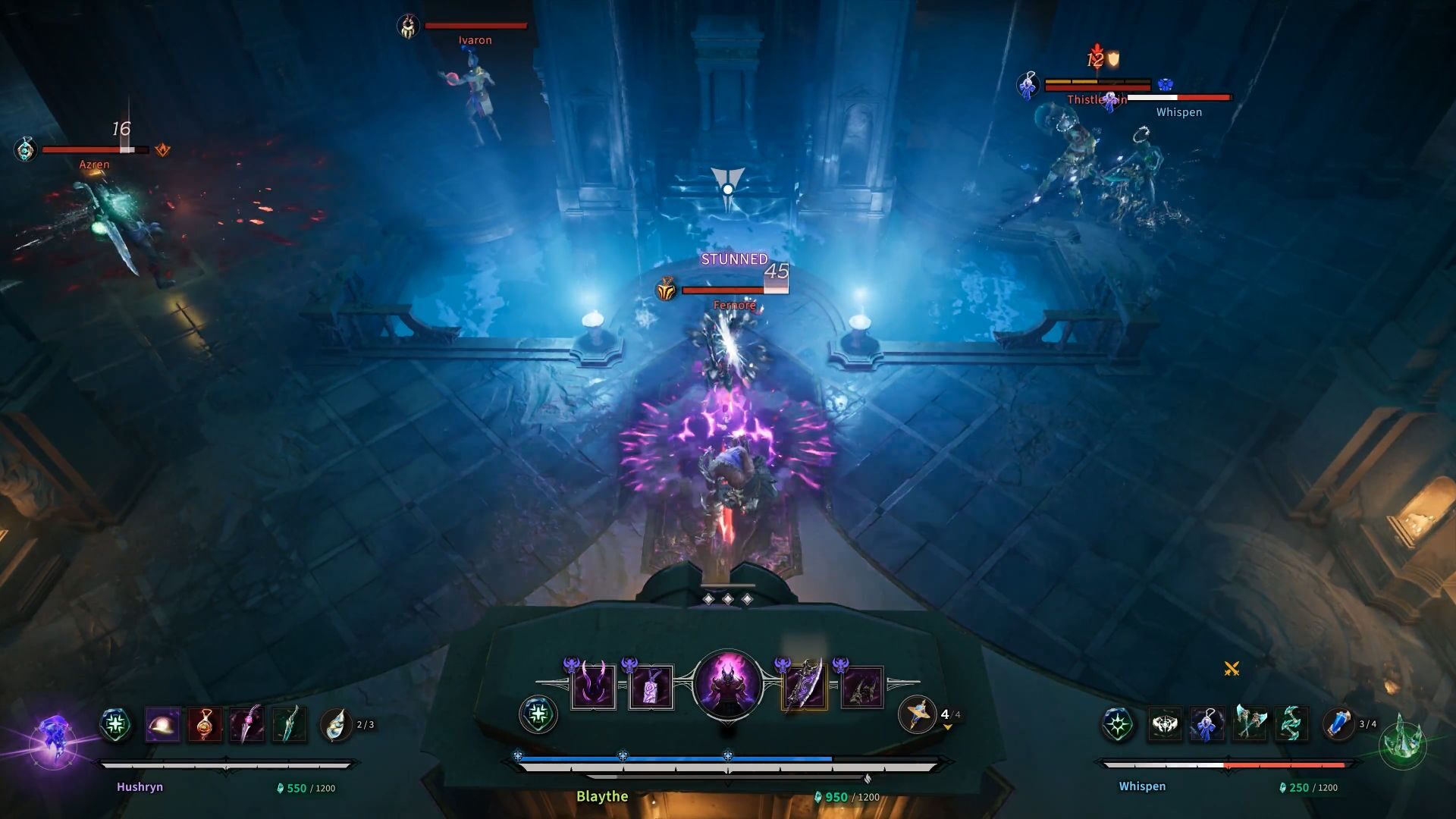Click the white crest item in Whispen's first slot
The image size is (1456, 819).
click(1166, 724)
